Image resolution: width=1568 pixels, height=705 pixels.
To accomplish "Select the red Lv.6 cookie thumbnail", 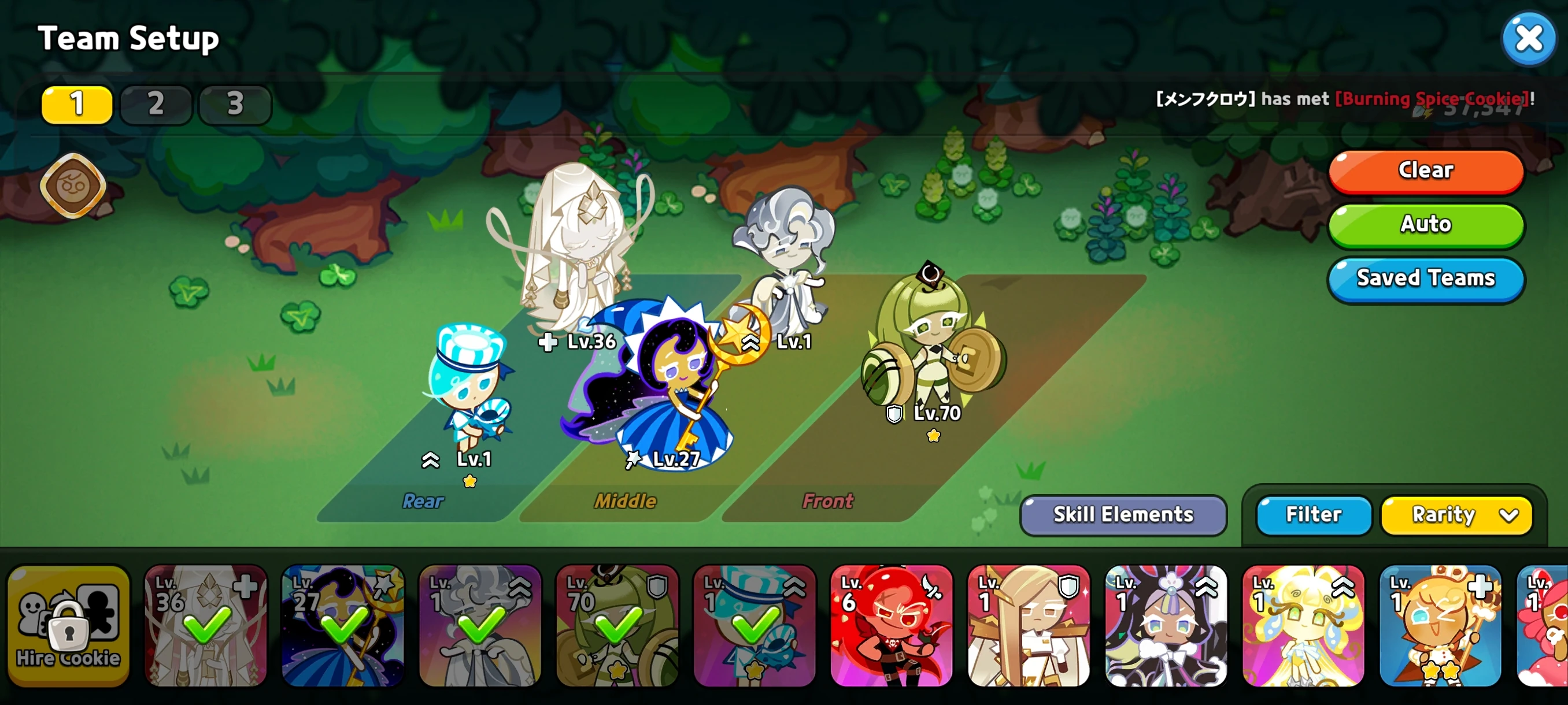I will tap(892, 624).
